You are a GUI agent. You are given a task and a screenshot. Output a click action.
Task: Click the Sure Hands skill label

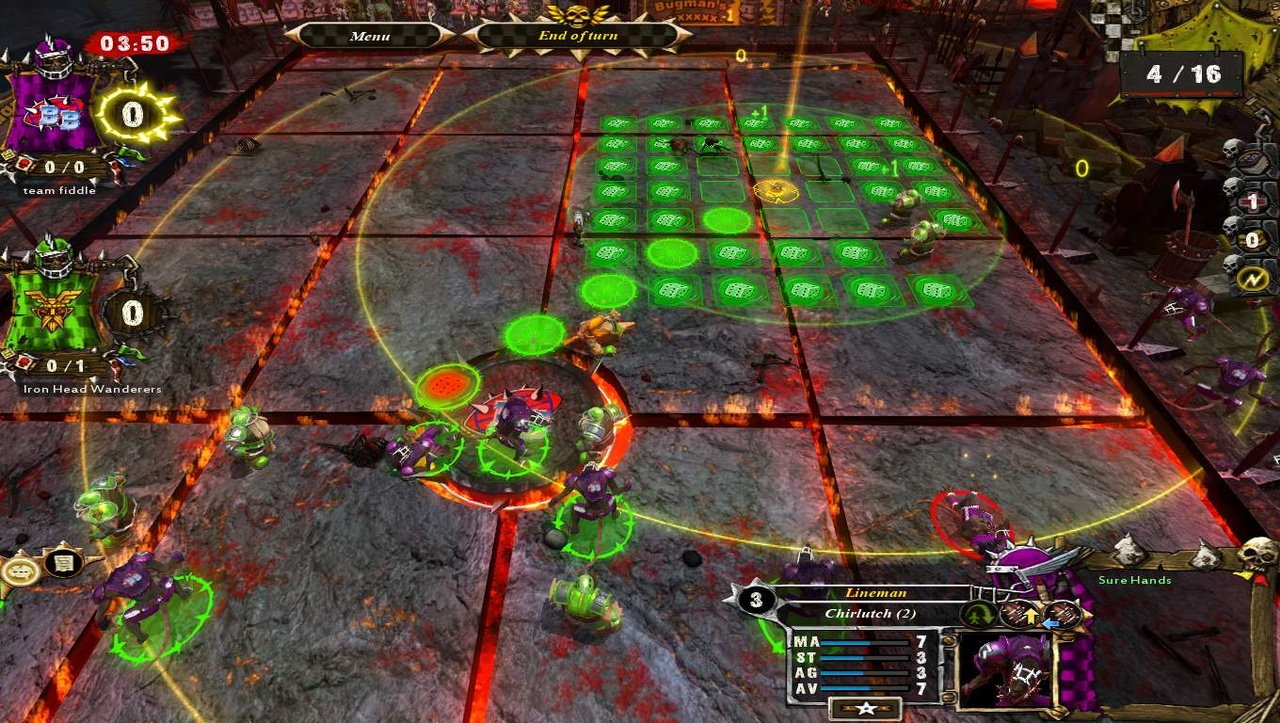click(1133, 579)
